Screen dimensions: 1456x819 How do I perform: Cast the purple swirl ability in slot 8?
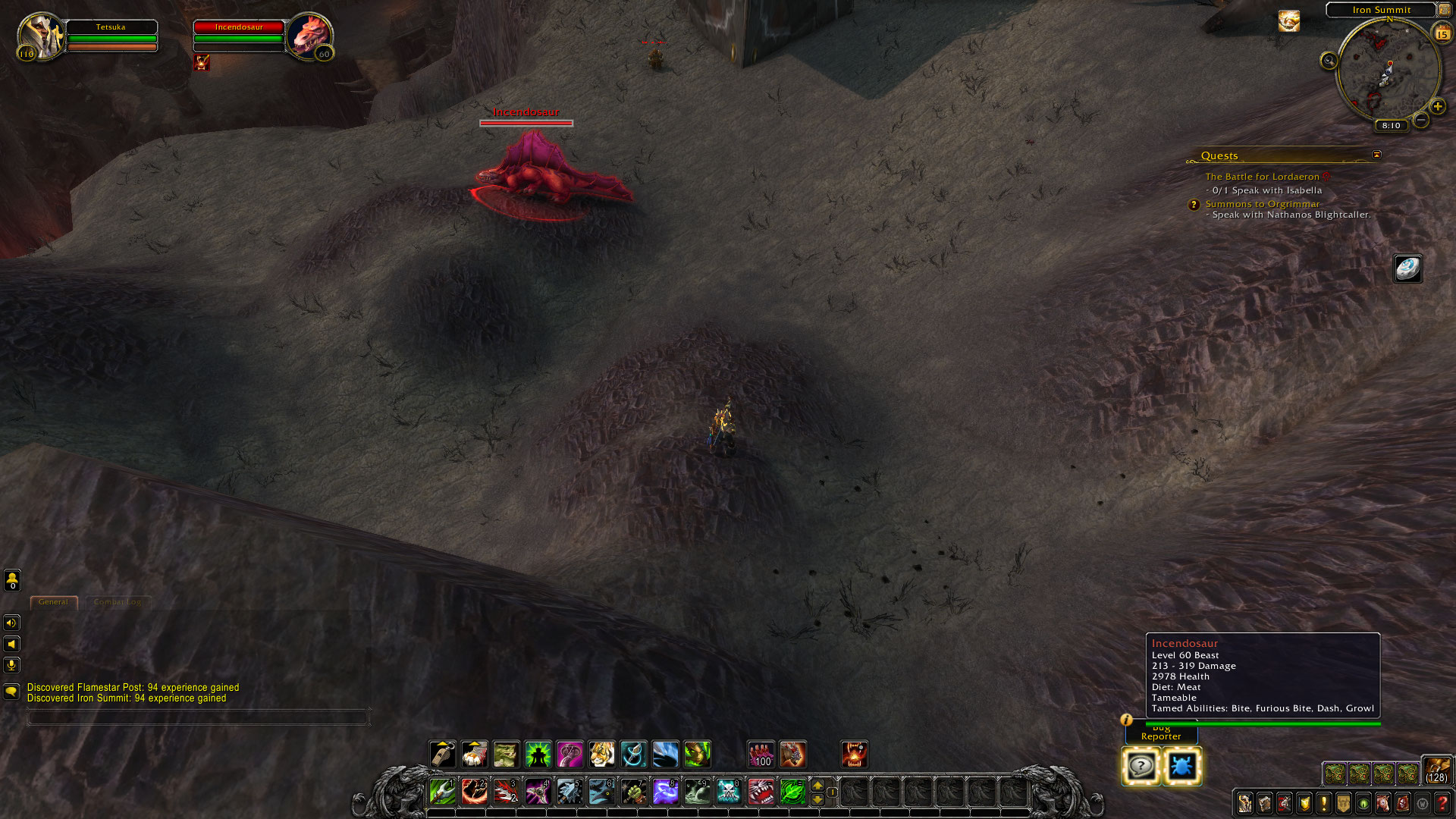click(x=665, y=792)
